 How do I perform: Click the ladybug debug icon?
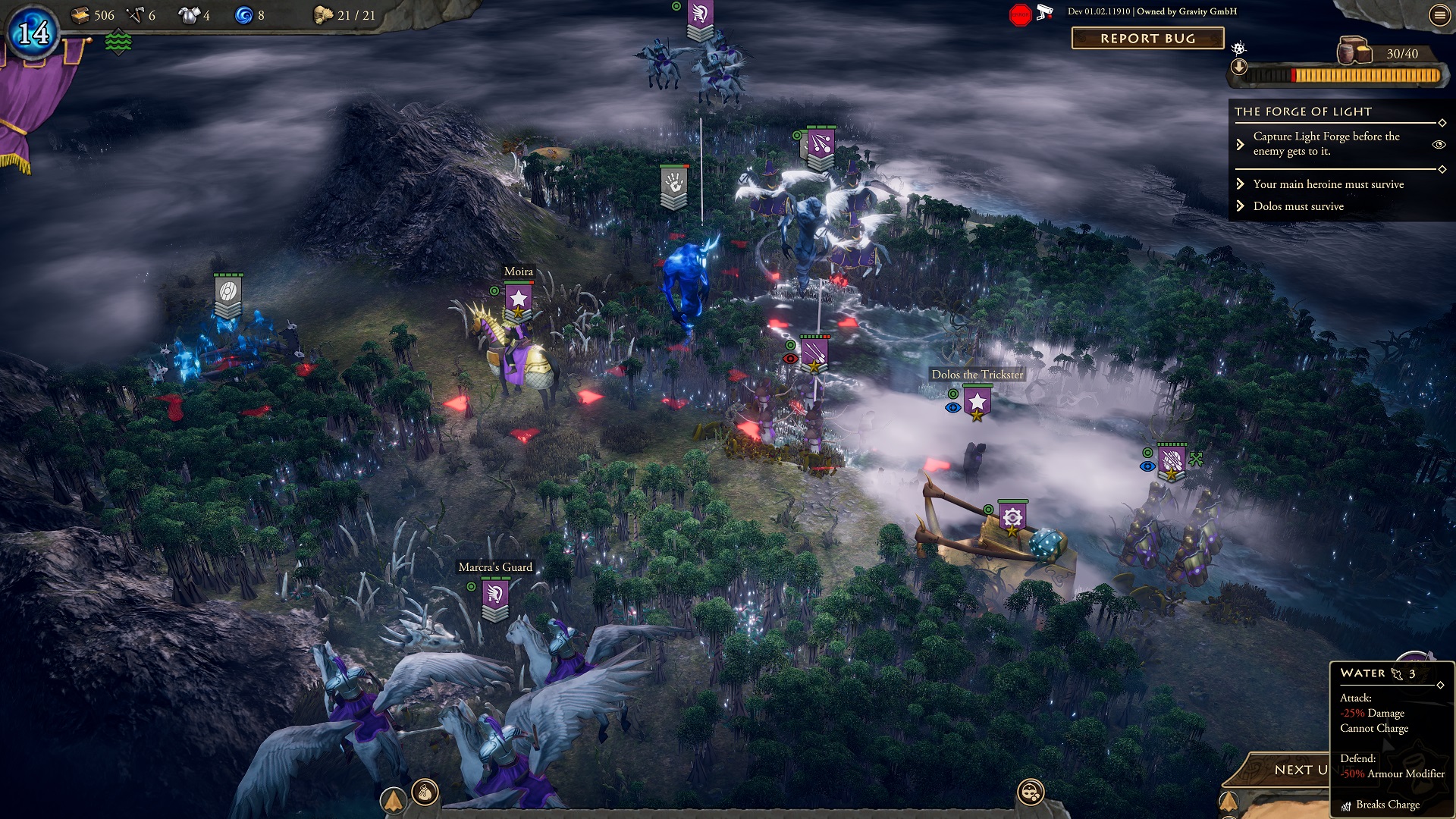point(1238,49)
